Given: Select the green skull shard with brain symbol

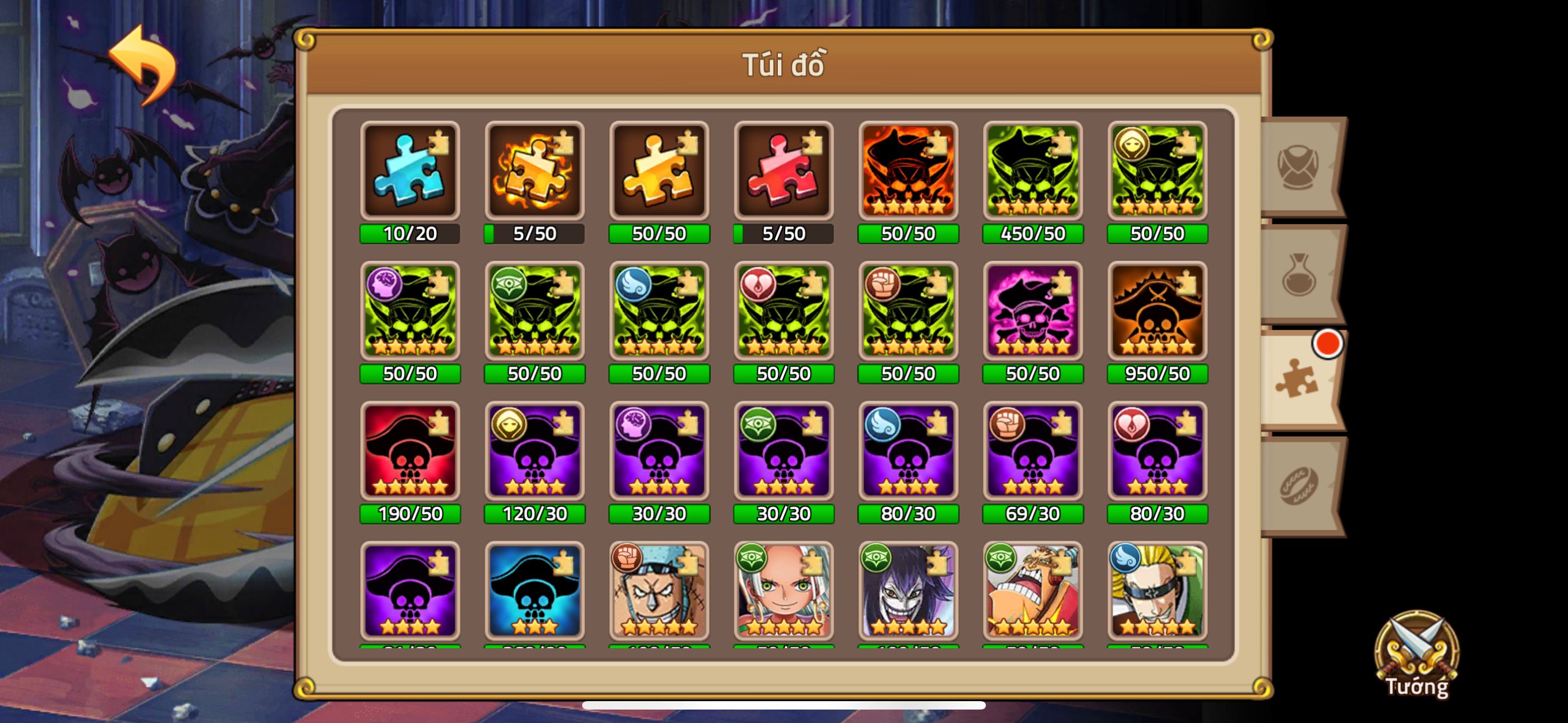Looking at the screenshot, I should 409,312.
